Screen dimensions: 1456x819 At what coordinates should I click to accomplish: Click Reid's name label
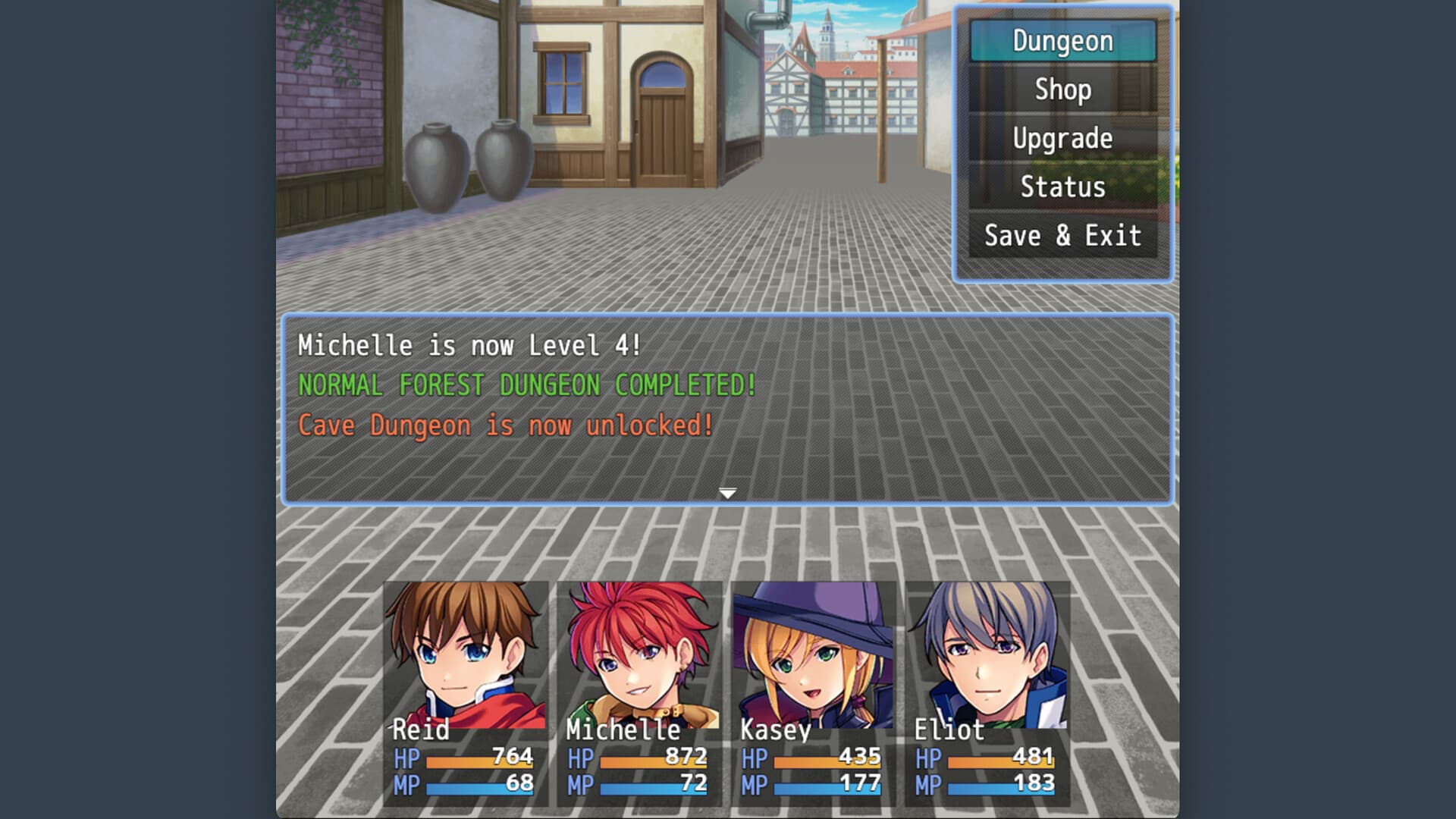[x=422, y=730]
